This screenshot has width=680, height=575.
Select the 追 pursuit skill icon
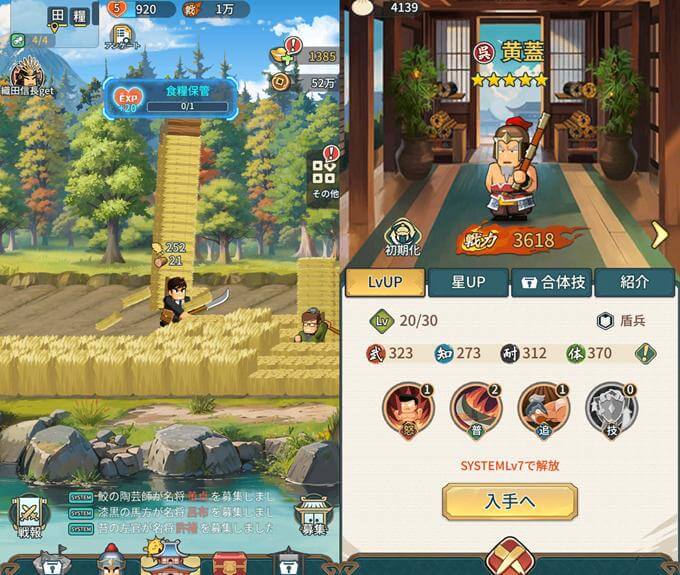pos(543,410)
